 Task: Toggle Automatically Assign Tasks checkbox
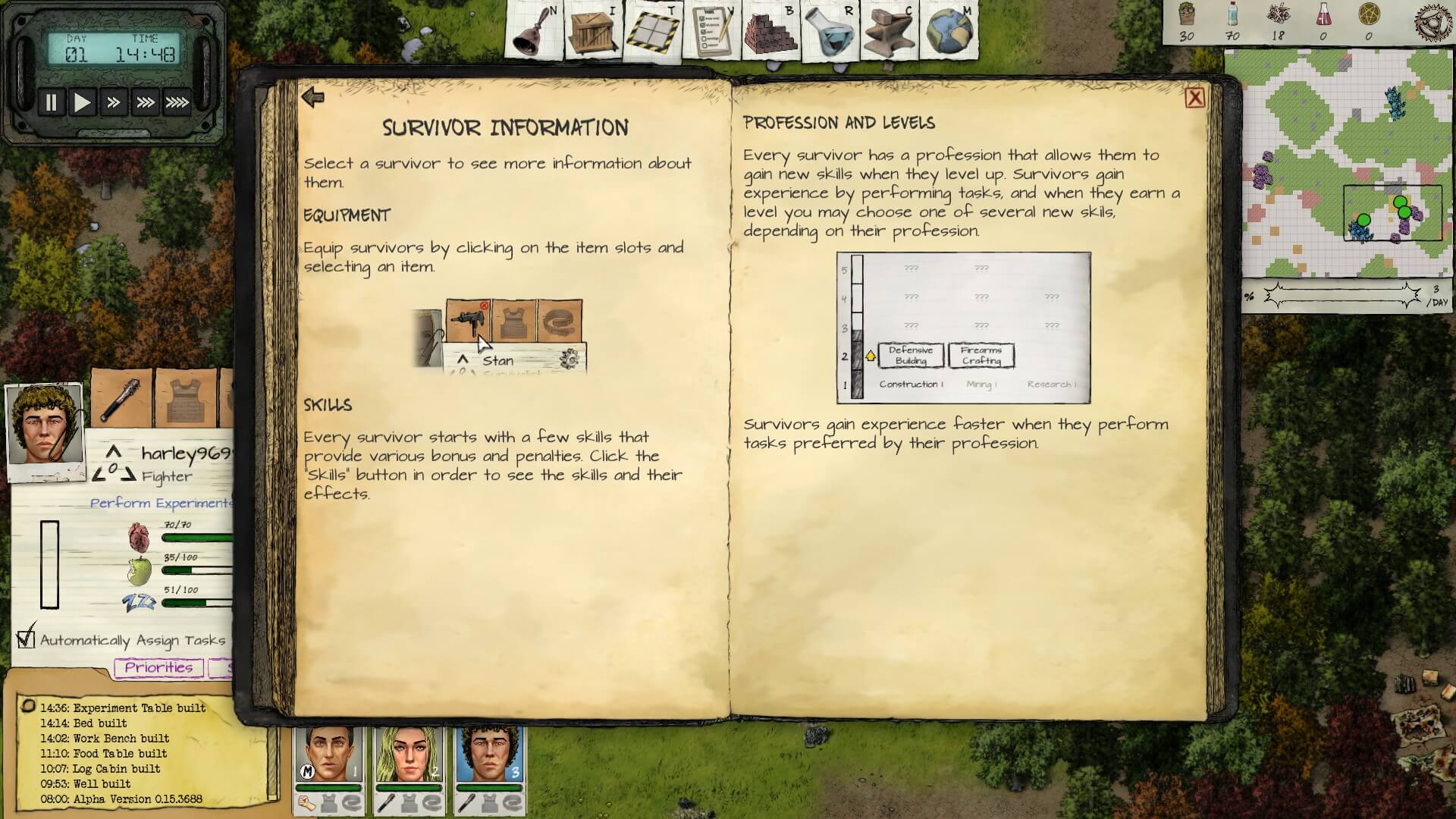27,639
